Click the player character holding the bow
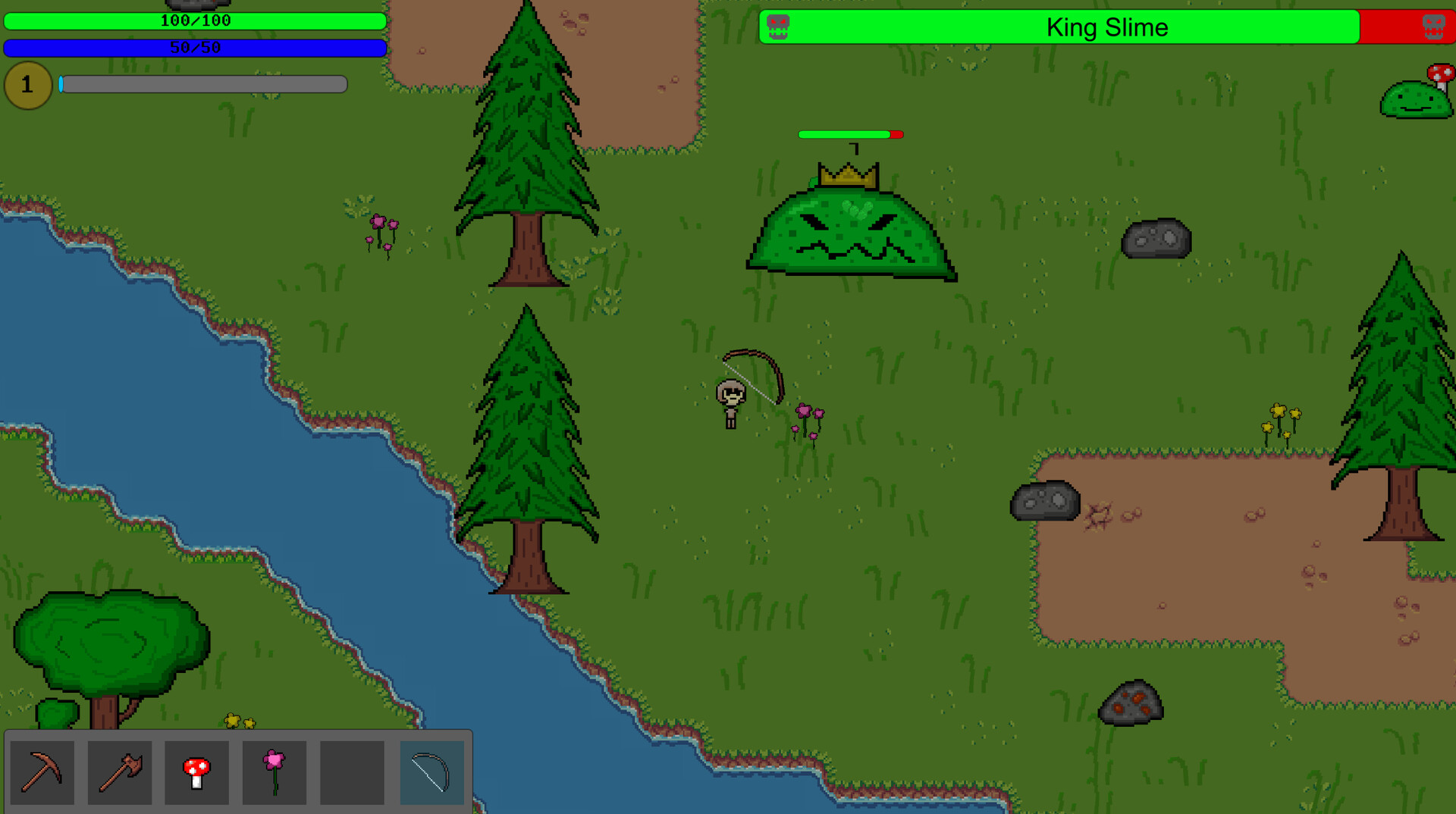Screen dimensions: 1456x814 coord(730,398)
